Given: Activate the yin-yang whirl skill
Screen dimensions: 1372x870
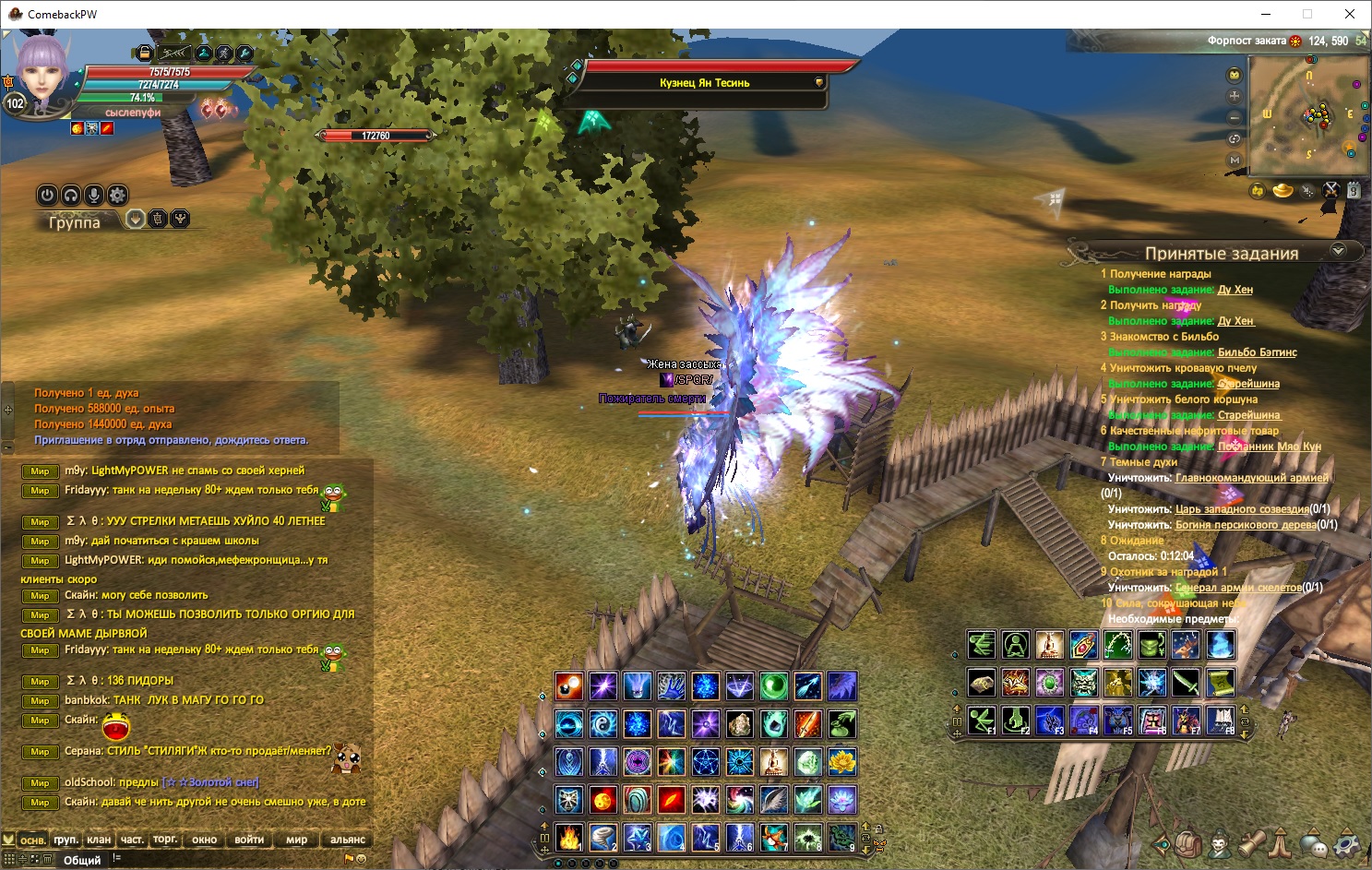Looking at the screenshot, I should point(602,724).
